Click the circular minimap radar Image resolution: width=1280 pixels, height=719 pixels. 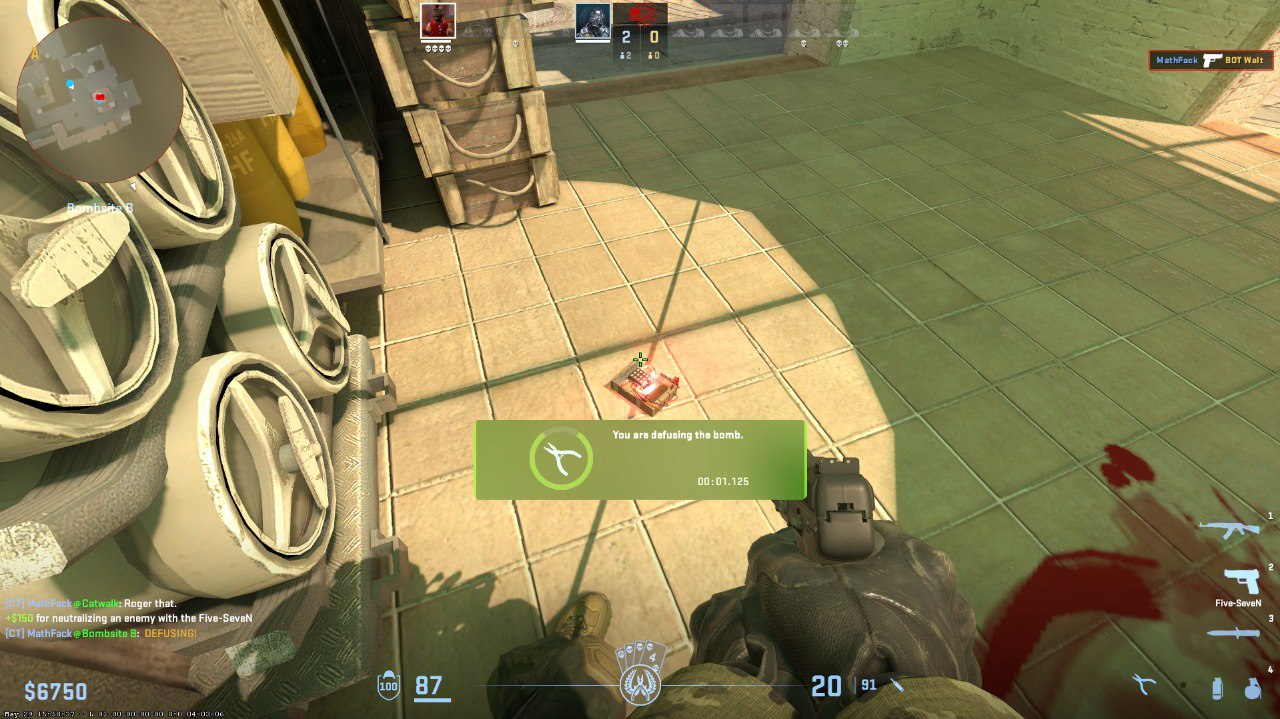[x=100, y=98]
